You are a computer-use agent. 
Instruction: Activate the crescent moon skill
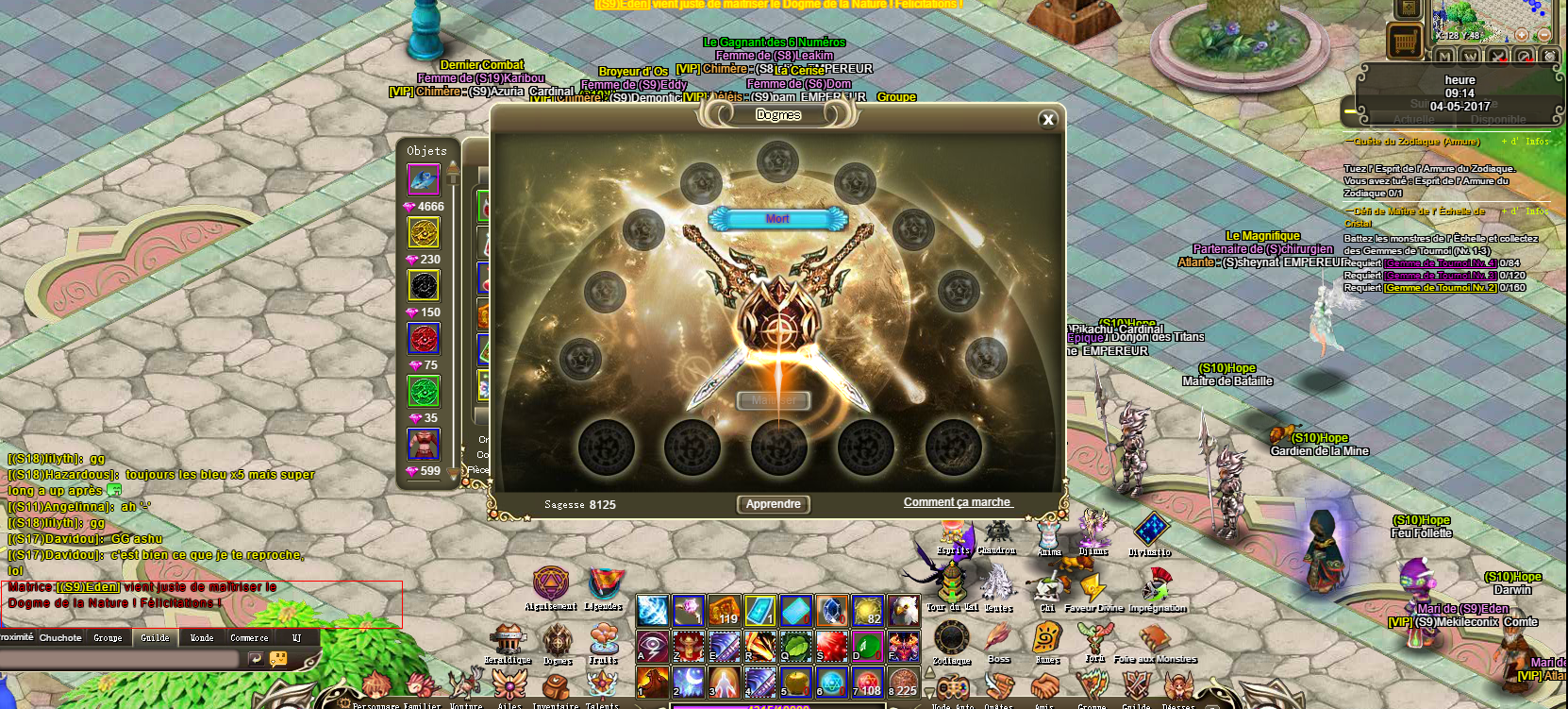coord(688,681)
